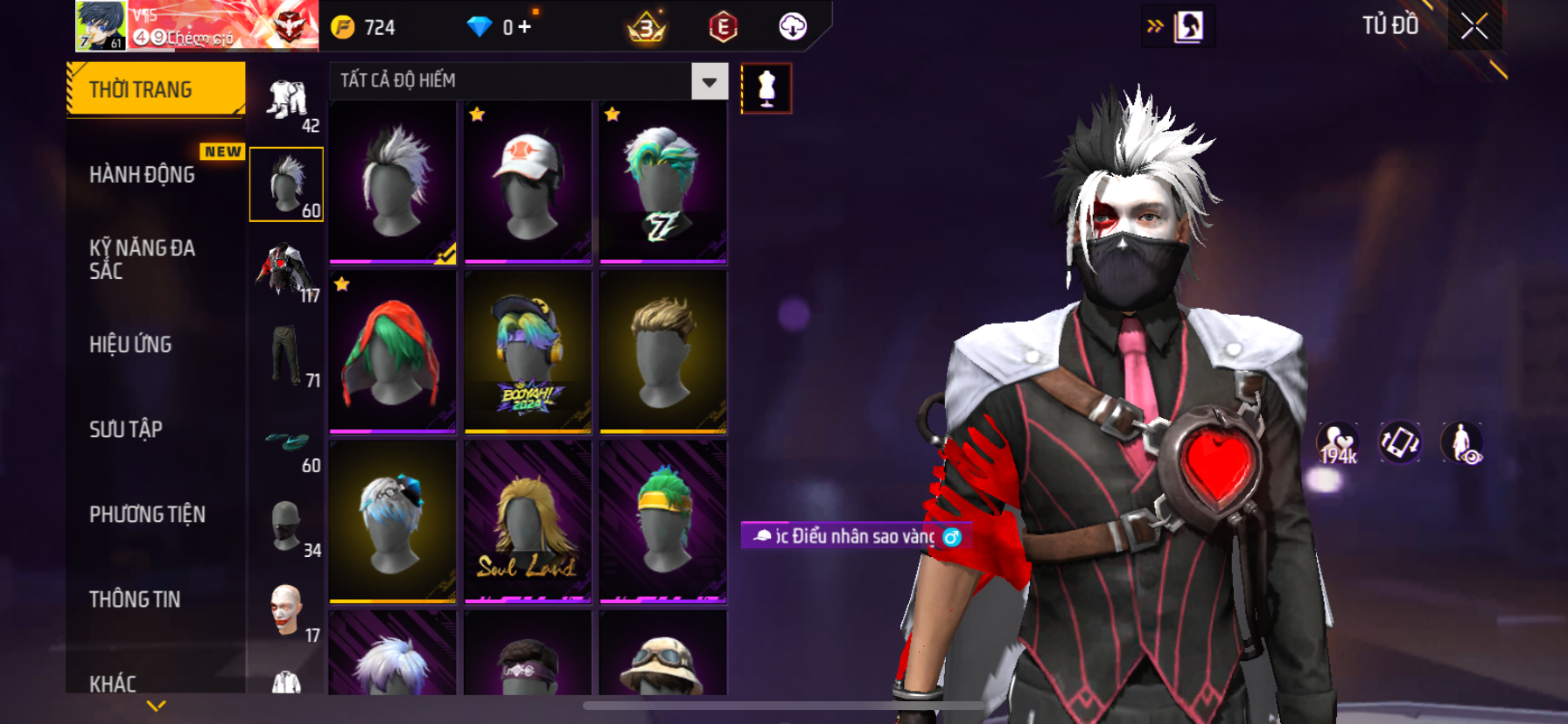Select the Hiệu Ứng category
This screenshot has height=724, width=1568.
tap(131, 345)
